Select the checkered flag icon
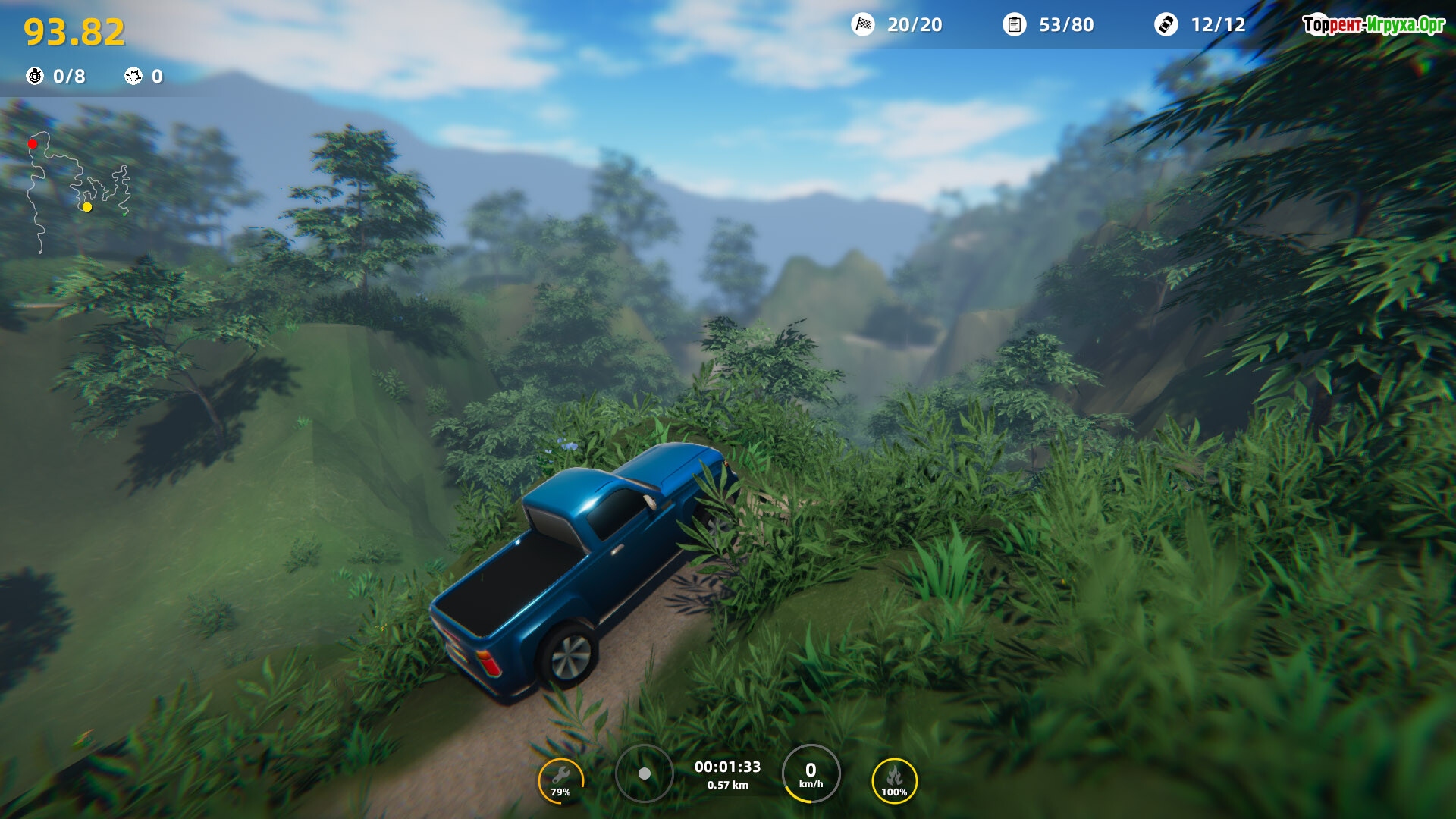This screenshot has width=1456, height=819. tap(863, 25)
